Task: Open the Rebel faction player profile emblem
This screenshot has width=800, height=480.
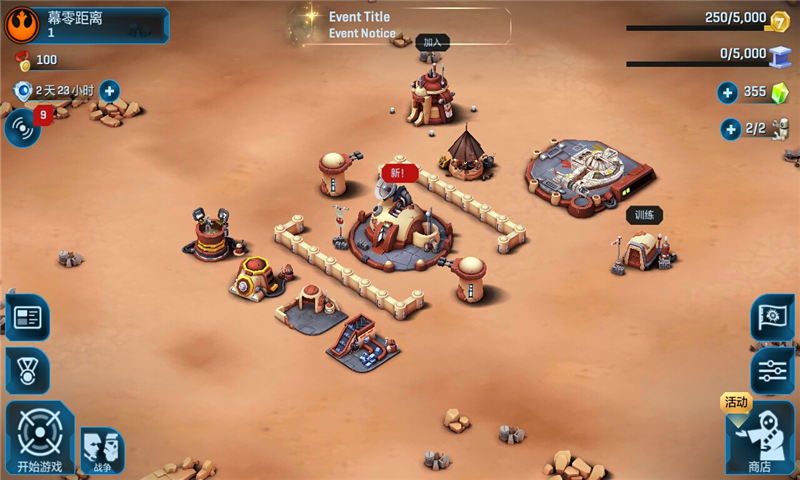Action: click(x=21, y=23)
